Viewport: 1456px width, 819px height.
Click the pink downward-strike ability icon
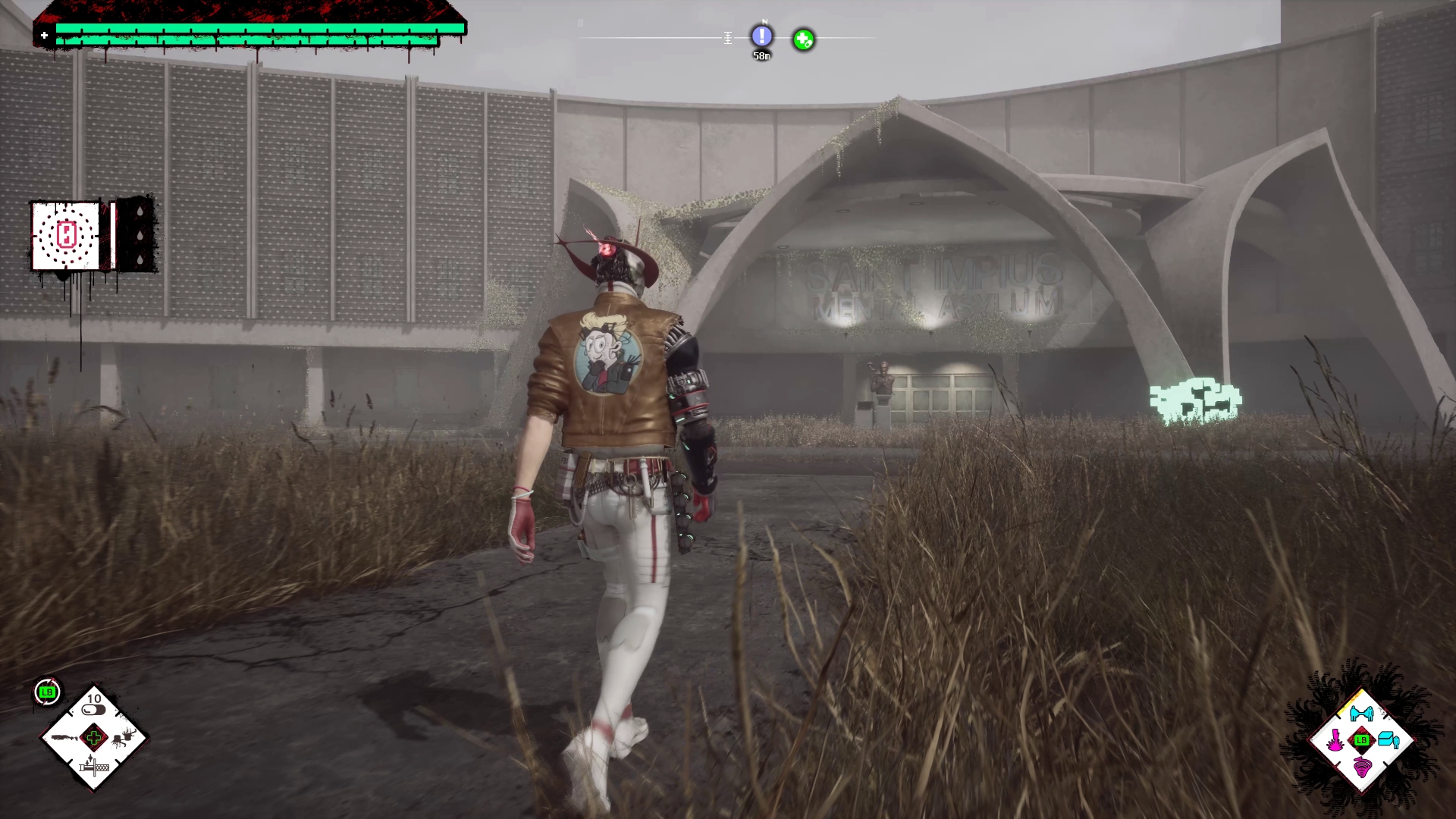(1335, 738)
